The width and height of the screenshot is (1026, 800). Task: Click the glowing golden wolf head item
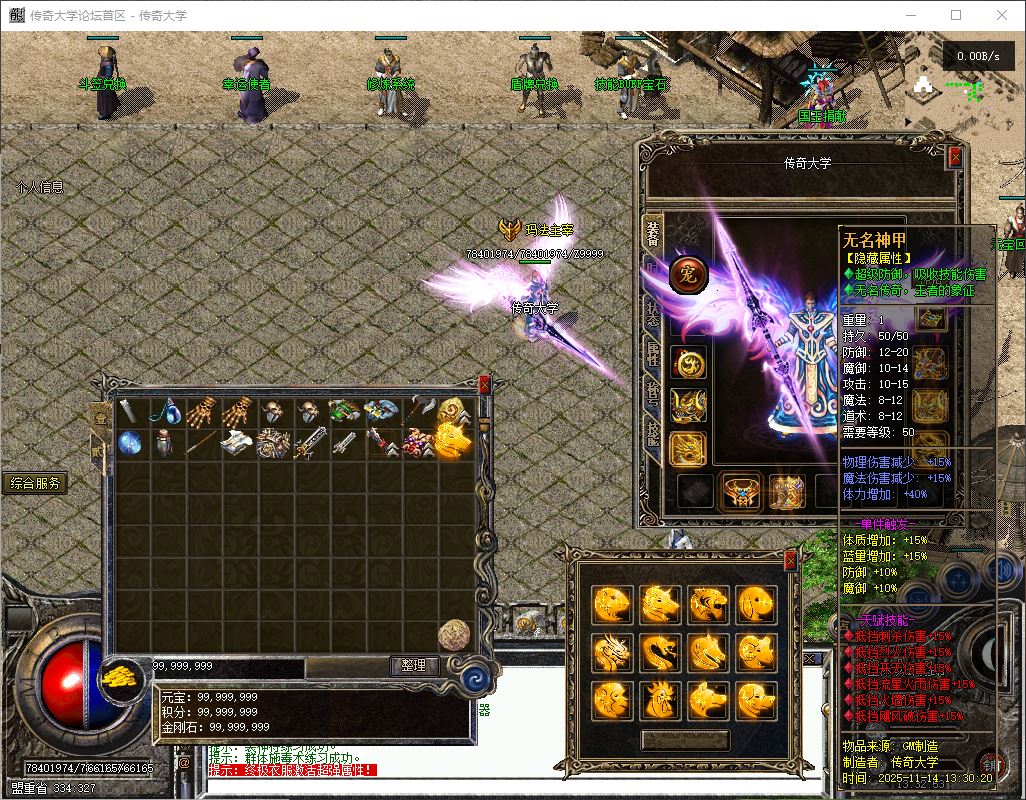453,441
